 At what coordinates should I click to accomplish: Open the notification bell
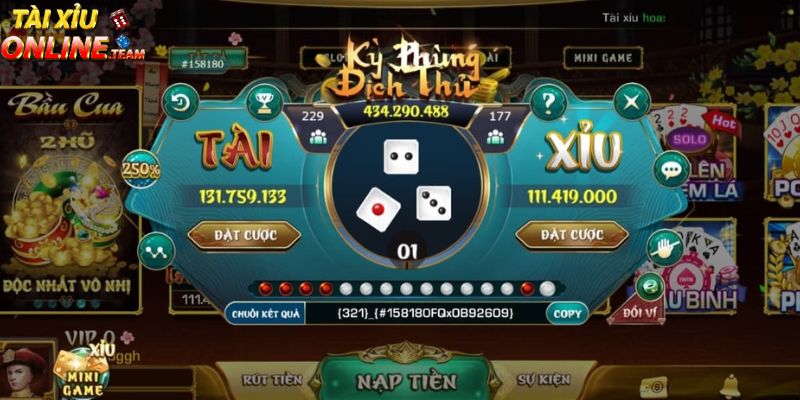coord(729,384)
